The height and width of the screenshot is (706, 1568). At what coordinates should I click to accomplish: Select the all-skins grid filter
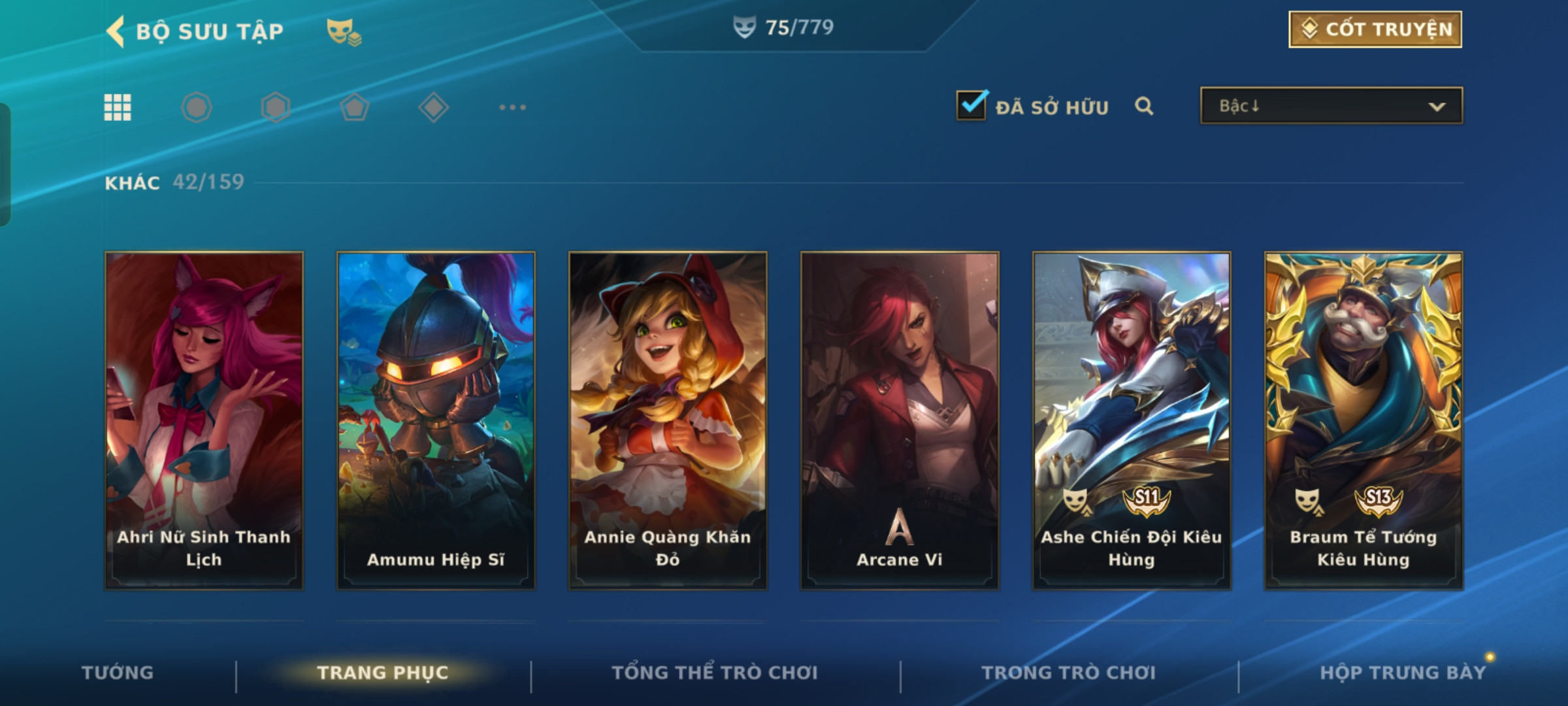(x=118, y=107)
